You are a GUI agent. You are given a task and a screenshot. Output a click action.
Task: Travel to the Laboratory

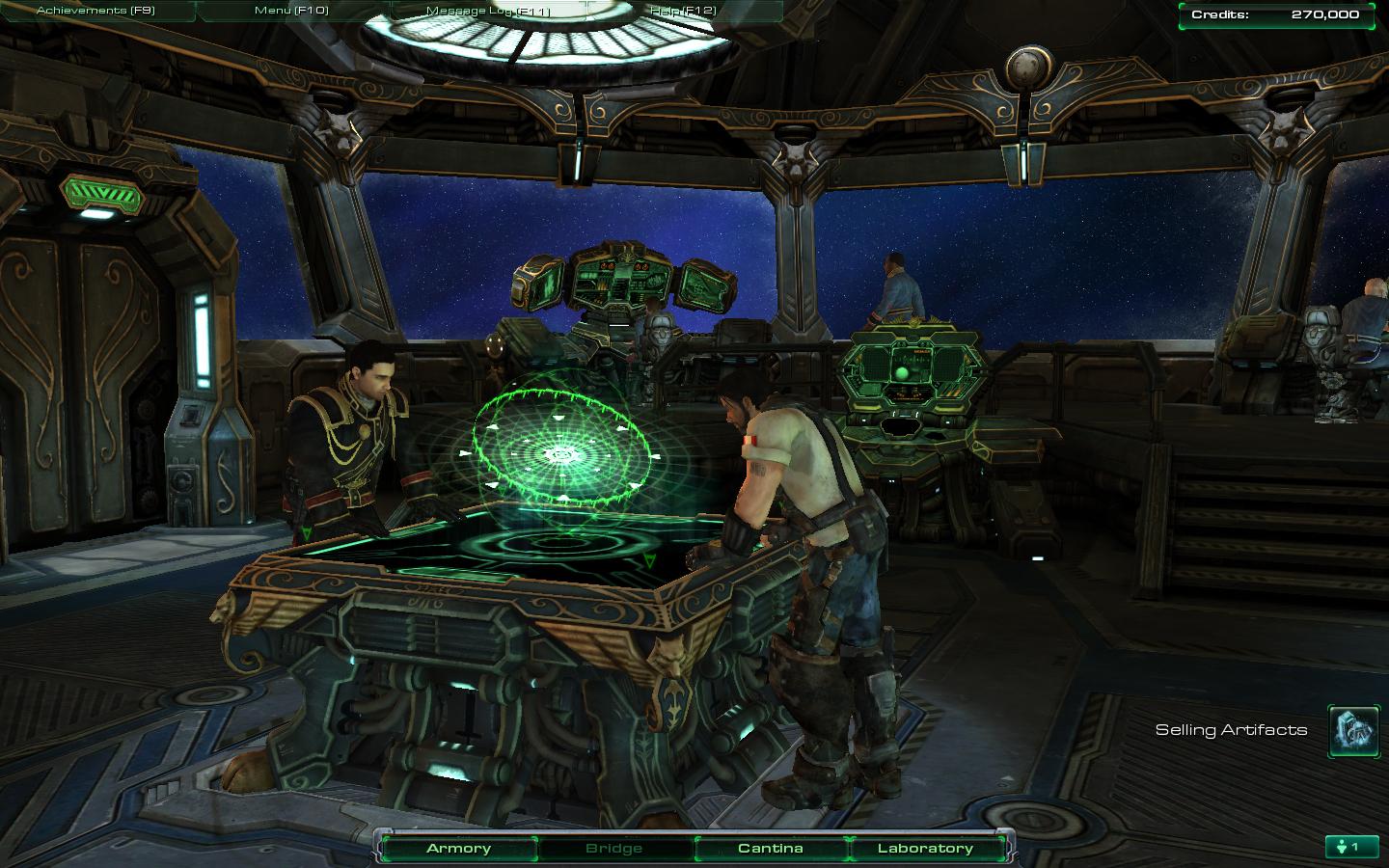(x=925, y=849)
